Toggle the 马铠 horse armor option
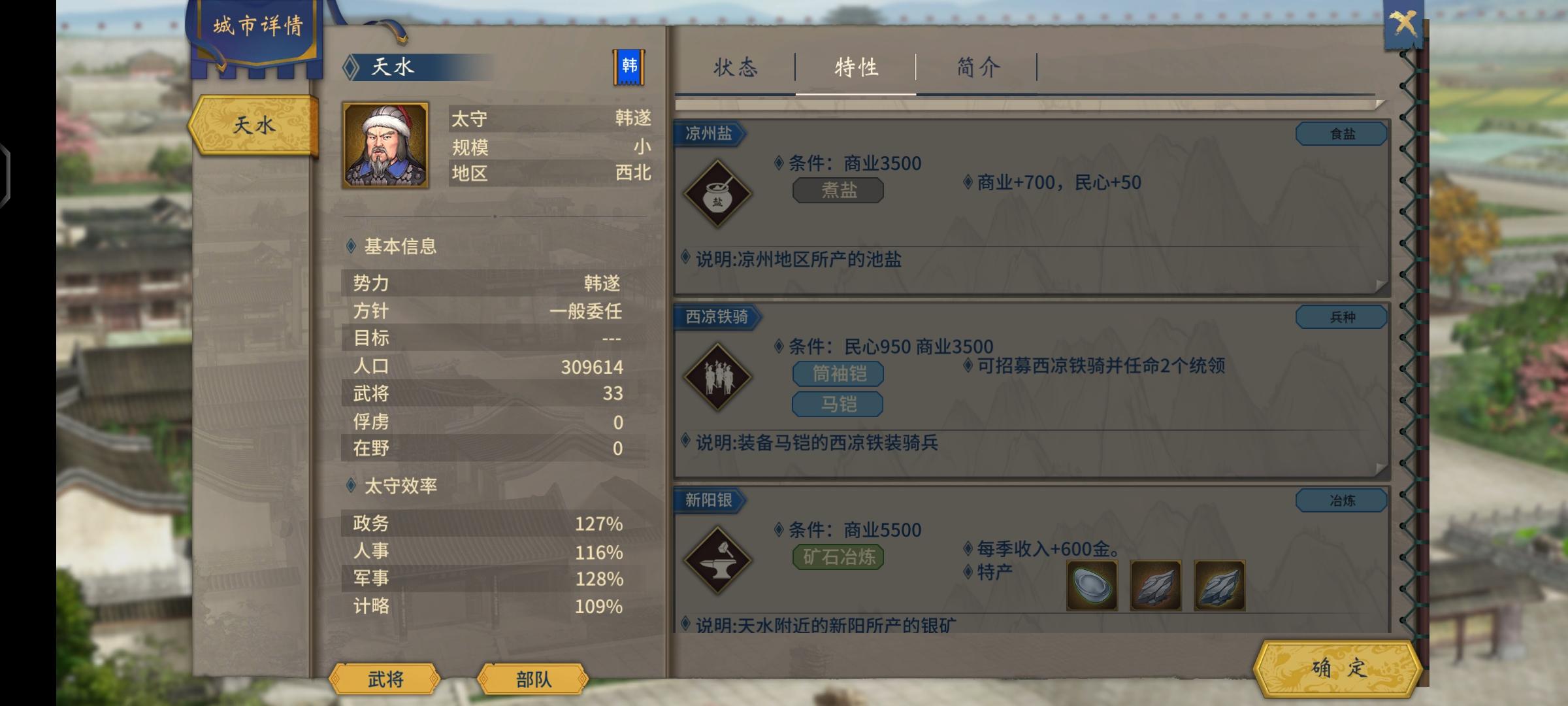 (837, 405)
